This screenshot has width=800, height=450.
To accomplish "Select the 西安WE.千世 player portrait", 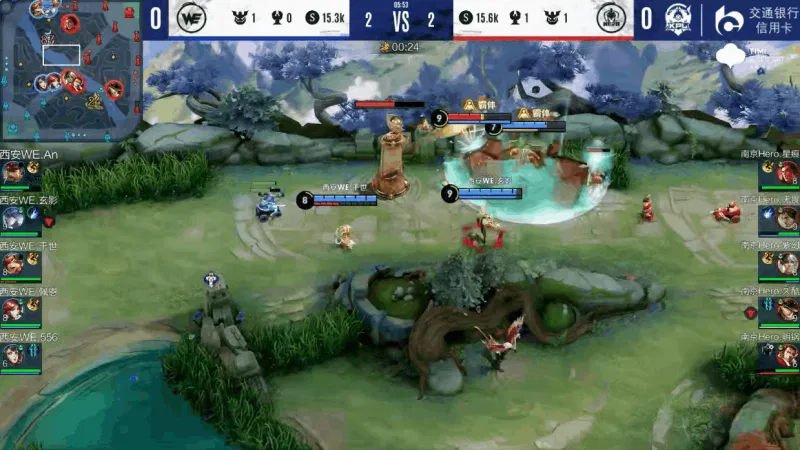I will coord(14,263).
